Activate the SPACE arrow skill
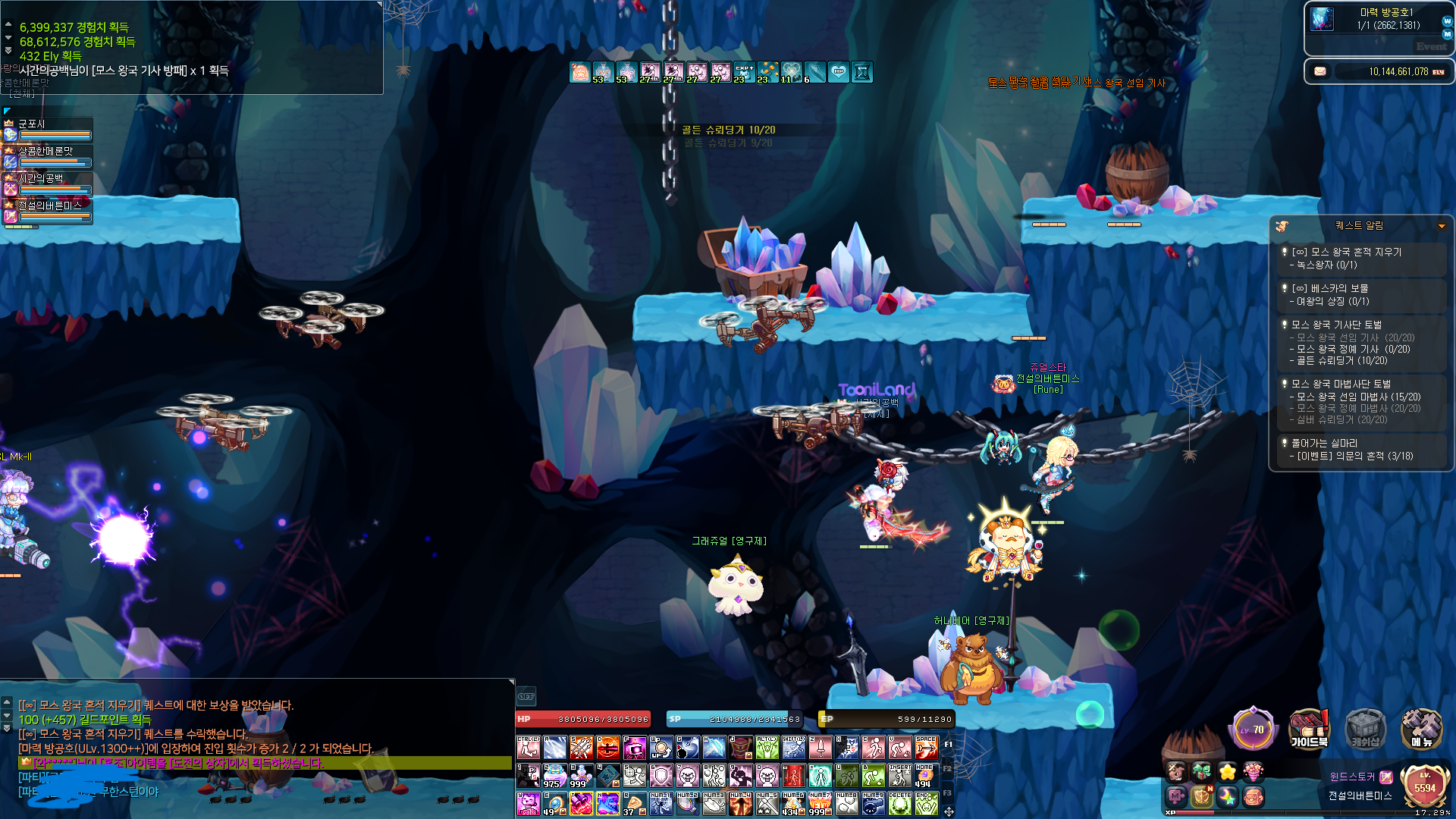The height and width of the screenshot is (819, 1456). 926,748
